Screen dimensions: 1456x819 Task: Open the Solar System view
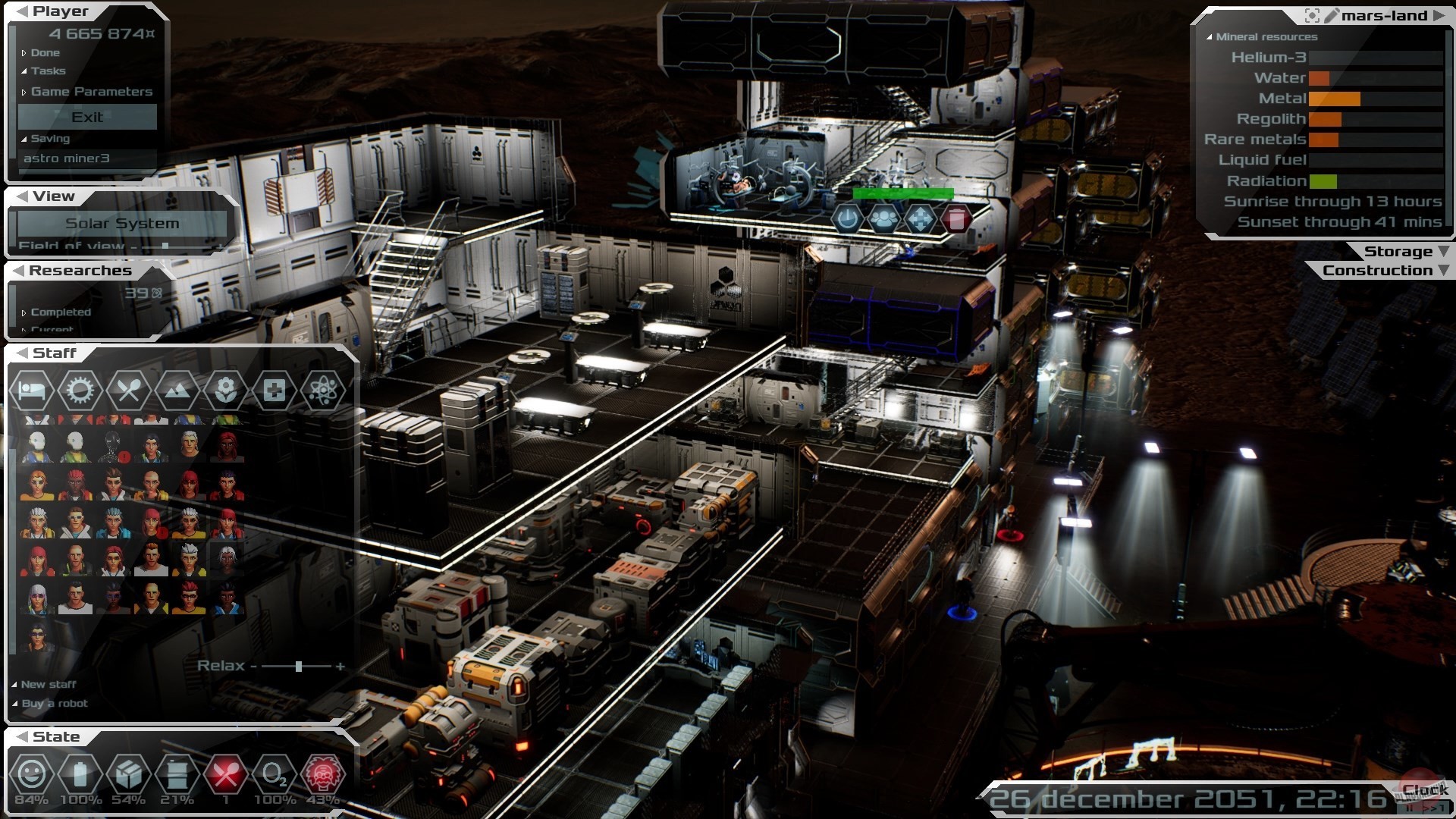122,223
